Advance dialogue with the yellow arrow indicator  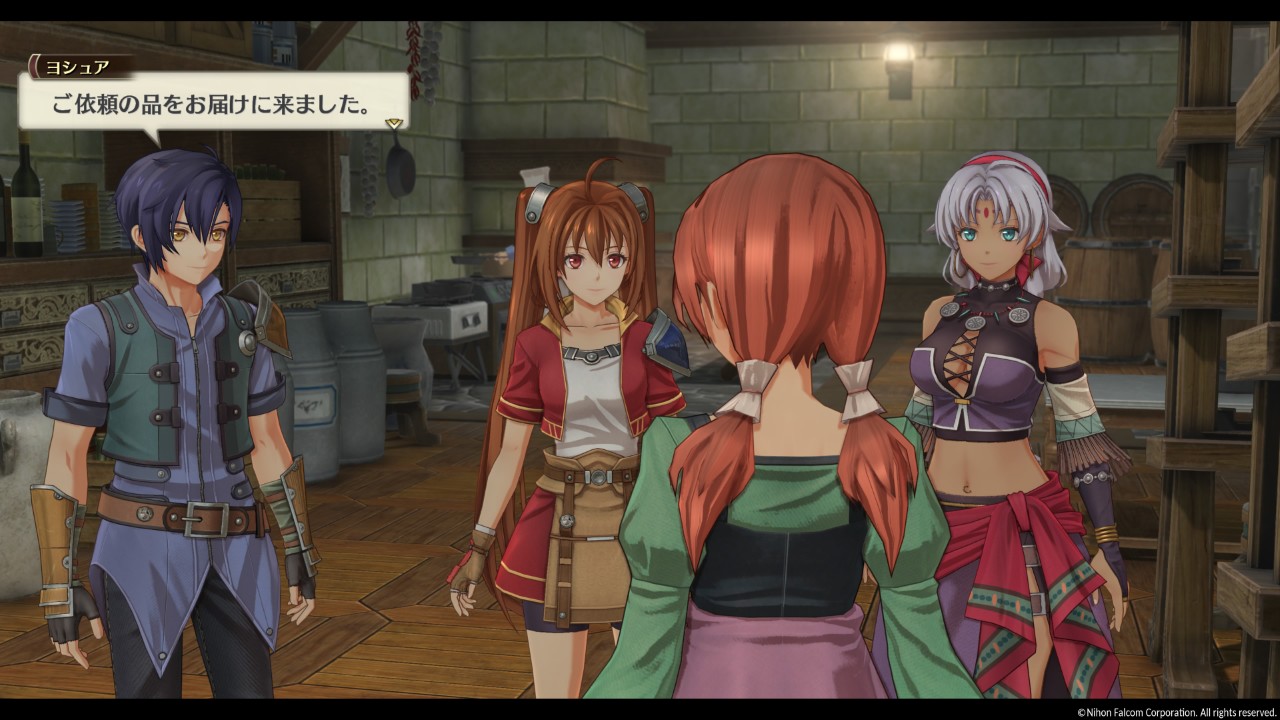pos(395,123)
